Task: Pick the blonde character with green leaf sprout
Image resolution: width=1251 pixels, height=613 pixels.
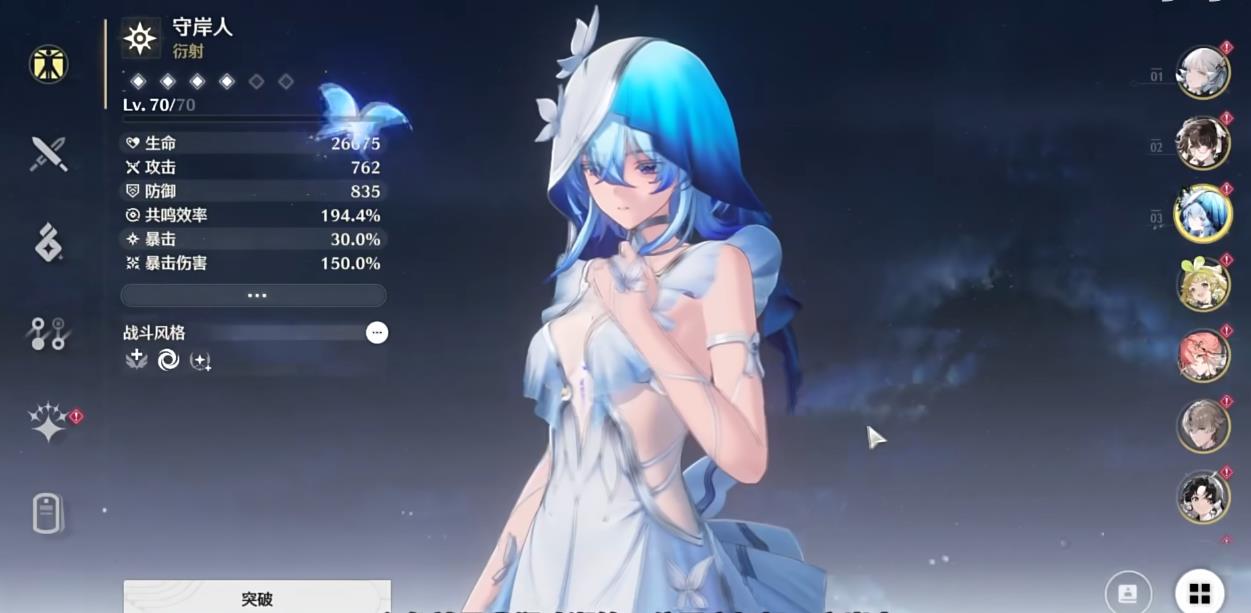Action: (x=1202, y=285)
